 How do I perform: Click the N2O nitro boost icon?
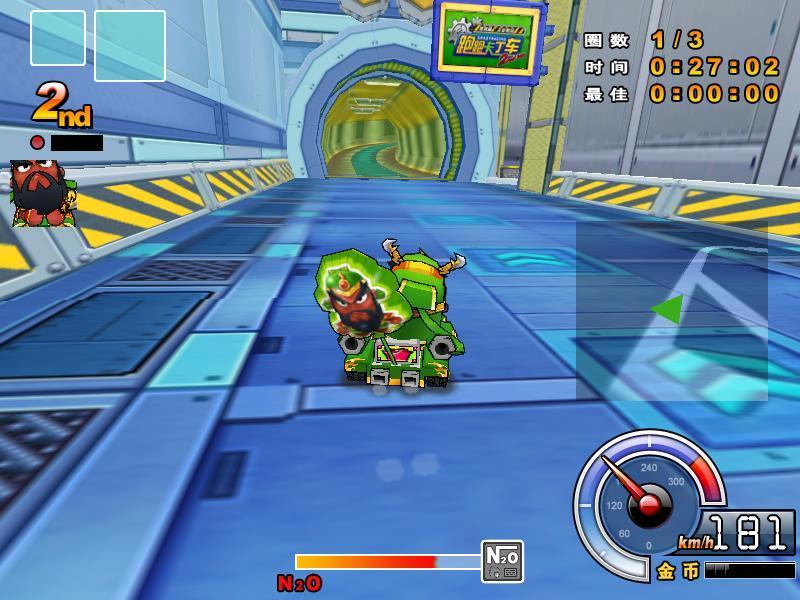502,561
